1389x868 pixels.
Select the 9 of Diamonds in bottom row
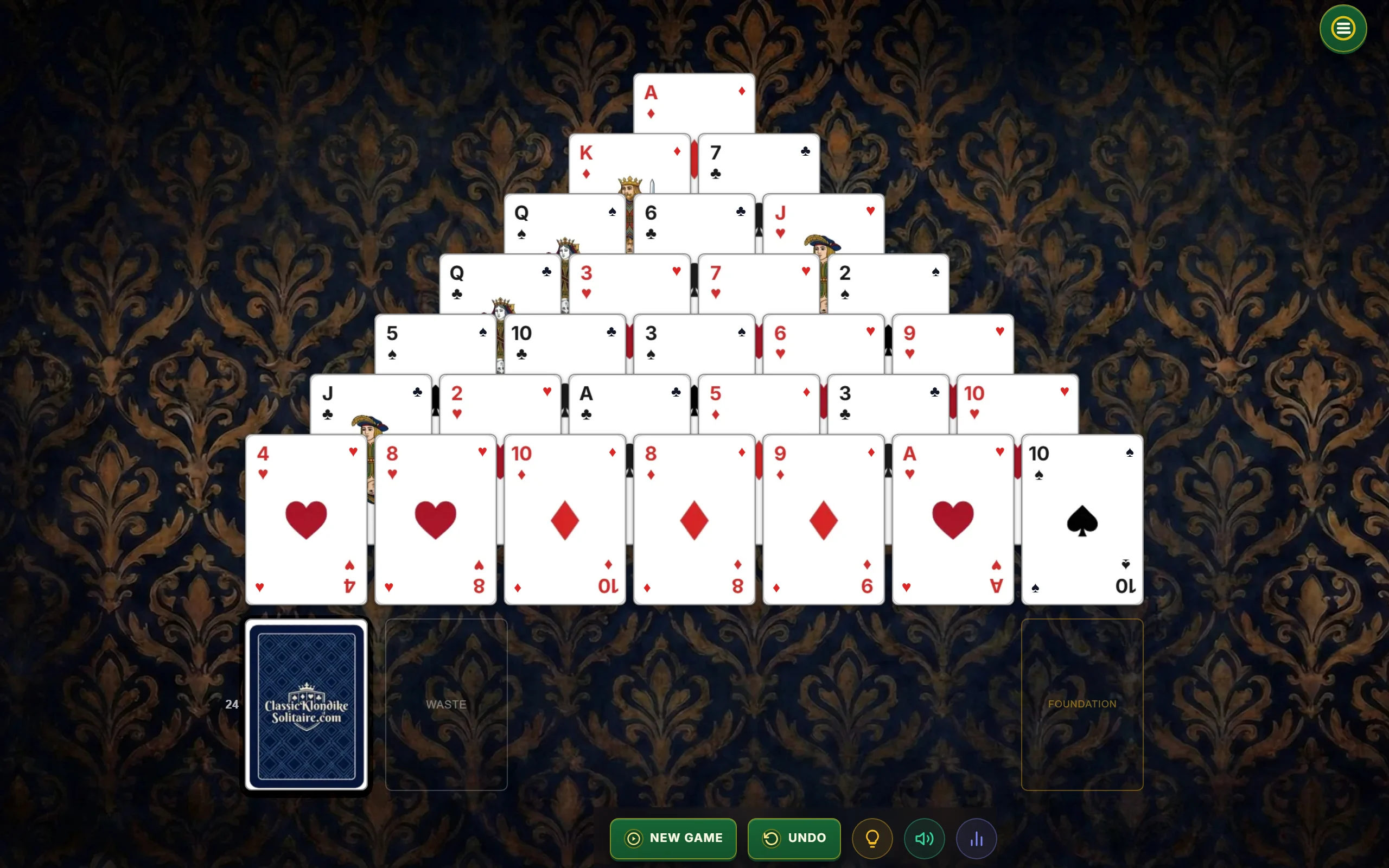tap(823, 520)
